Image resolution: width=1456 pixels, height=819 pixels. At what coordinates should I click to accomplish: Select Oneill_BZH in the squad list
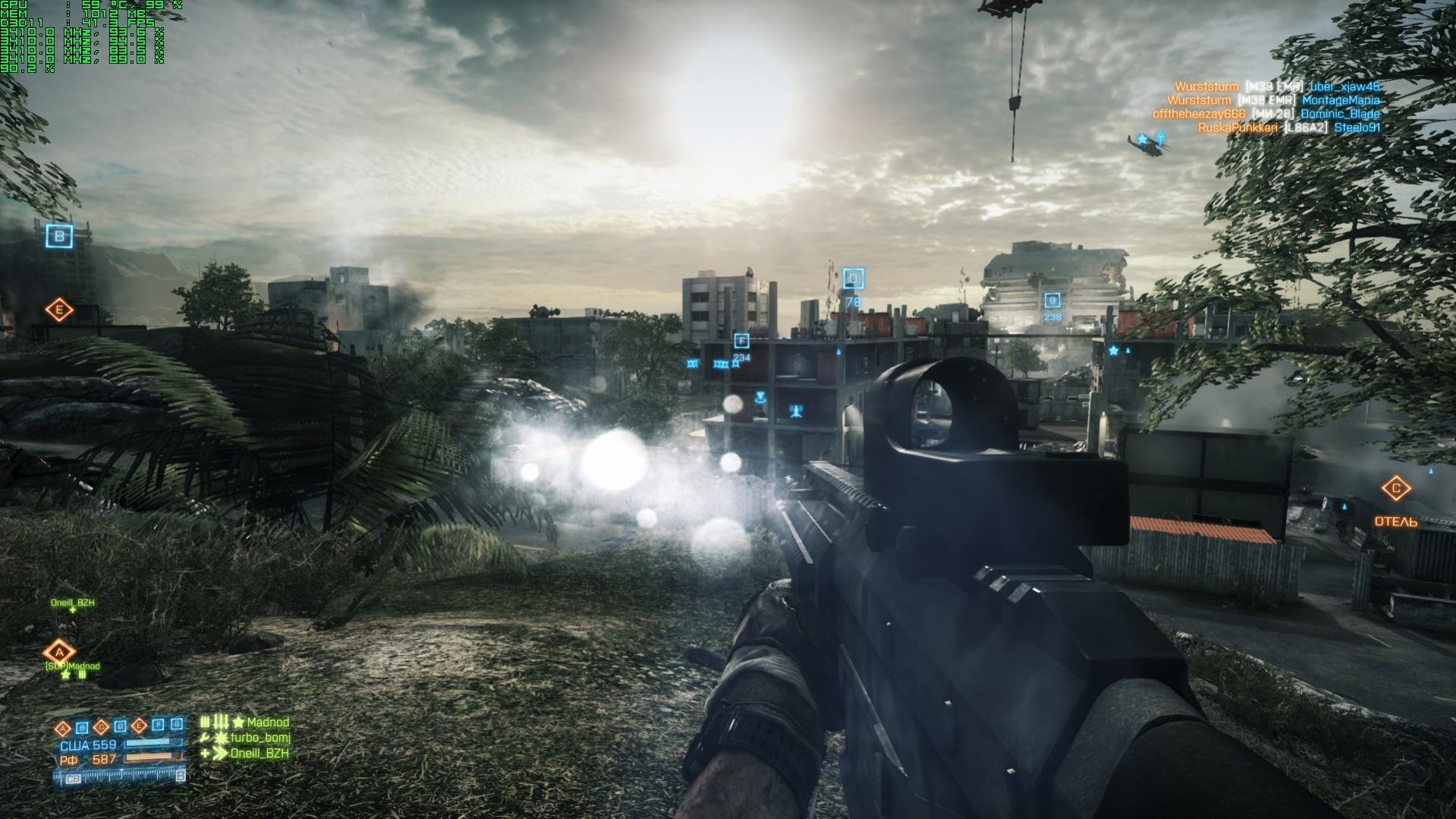[259, 753]
